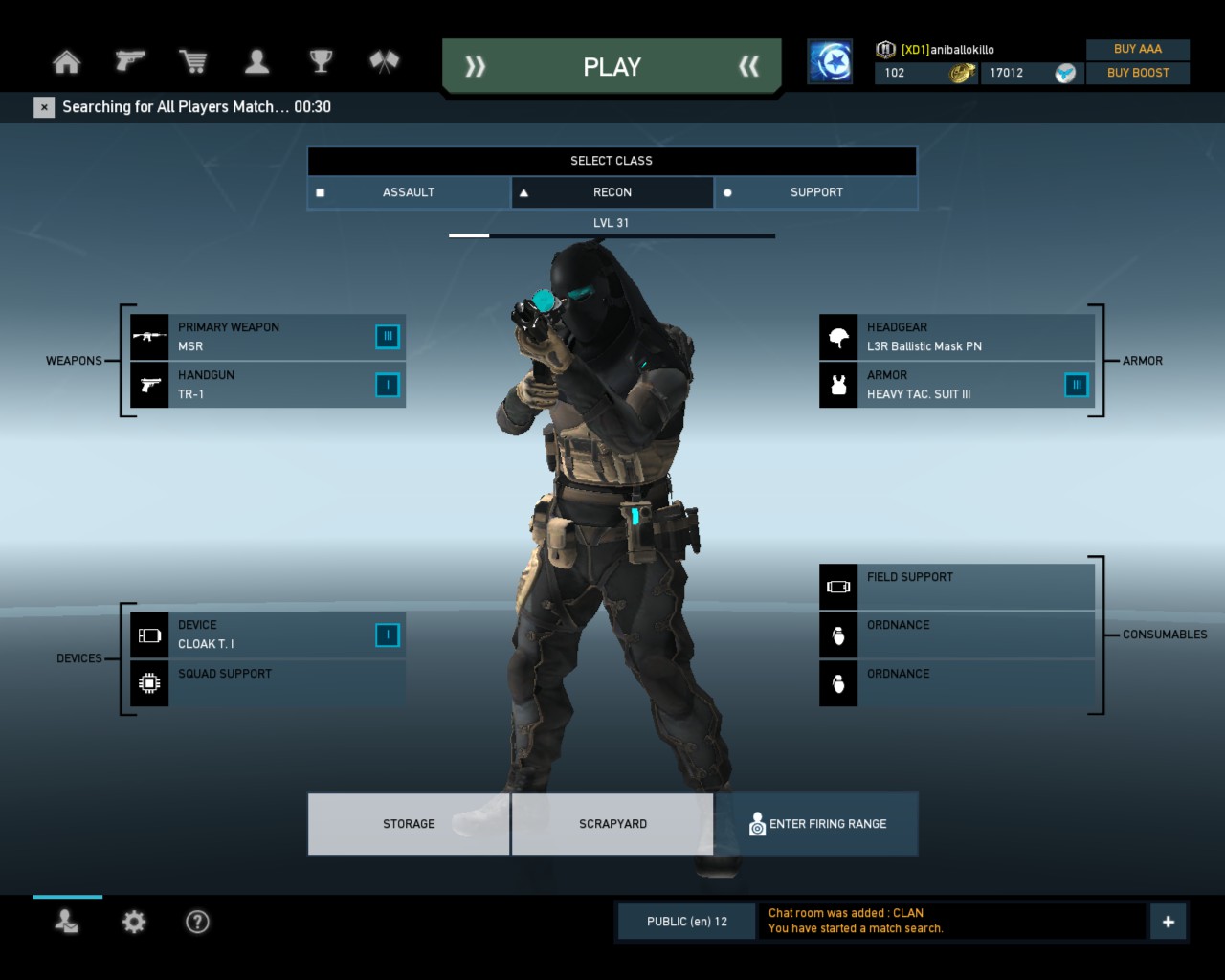Select the pistol weapons icon in the top bar
Image resolution: width=1225 pixels, height=980 pixels.
(x=129, y=60)
